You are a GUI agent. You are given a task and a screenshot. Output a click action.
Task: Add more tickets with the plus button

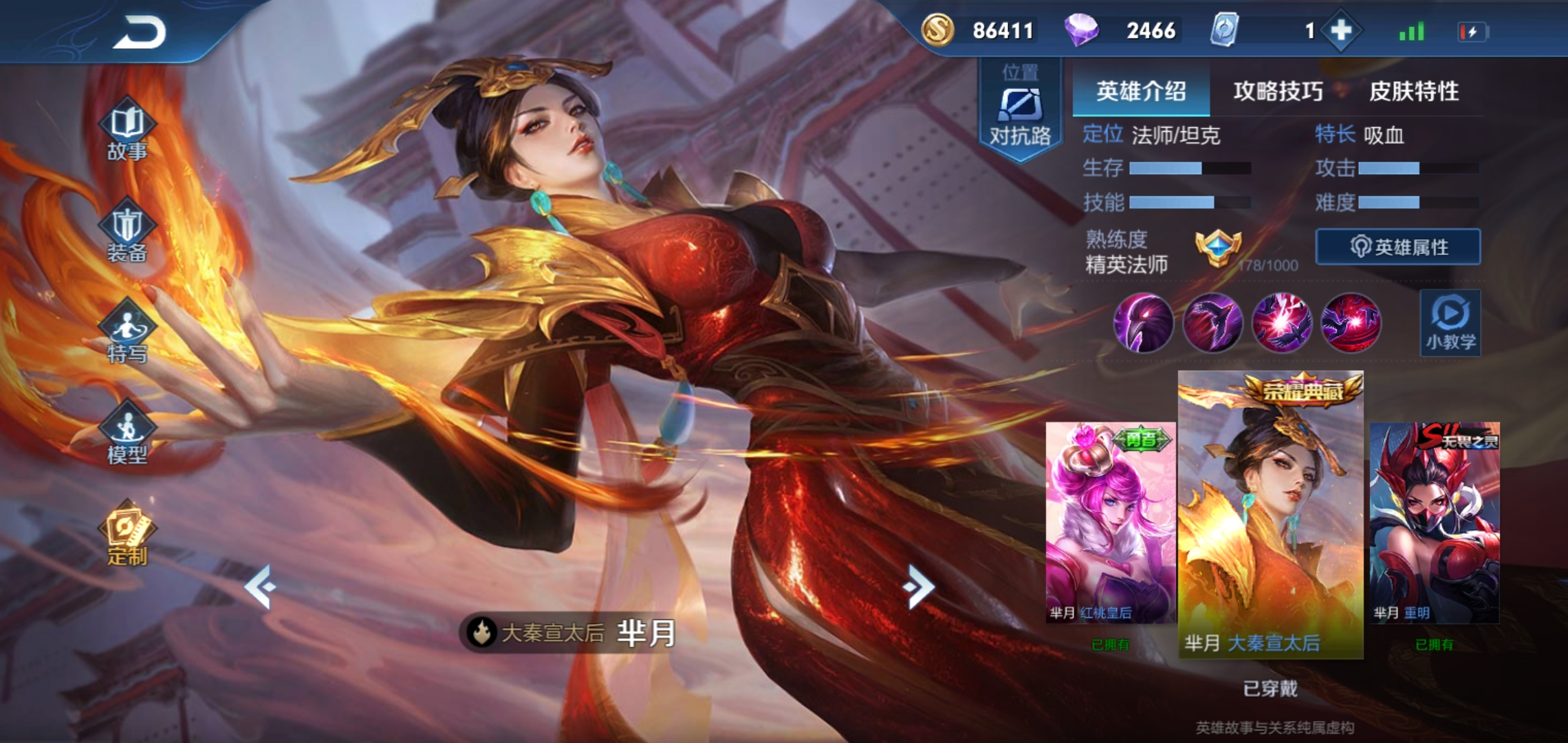(x=1341, y=31)
